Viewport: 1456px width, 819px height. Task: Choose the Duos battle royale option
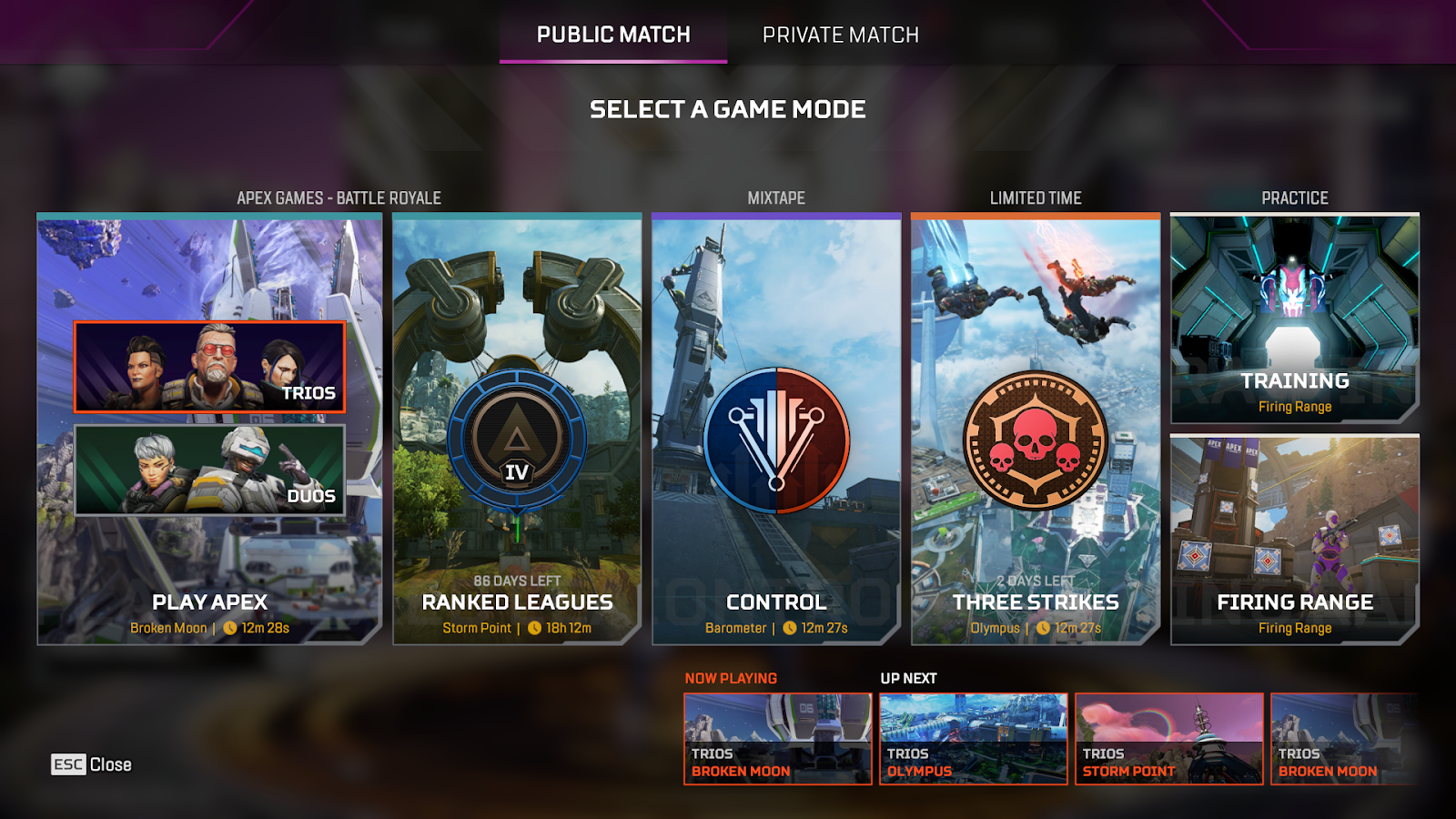pyautogui.click(x=209, y=470)
